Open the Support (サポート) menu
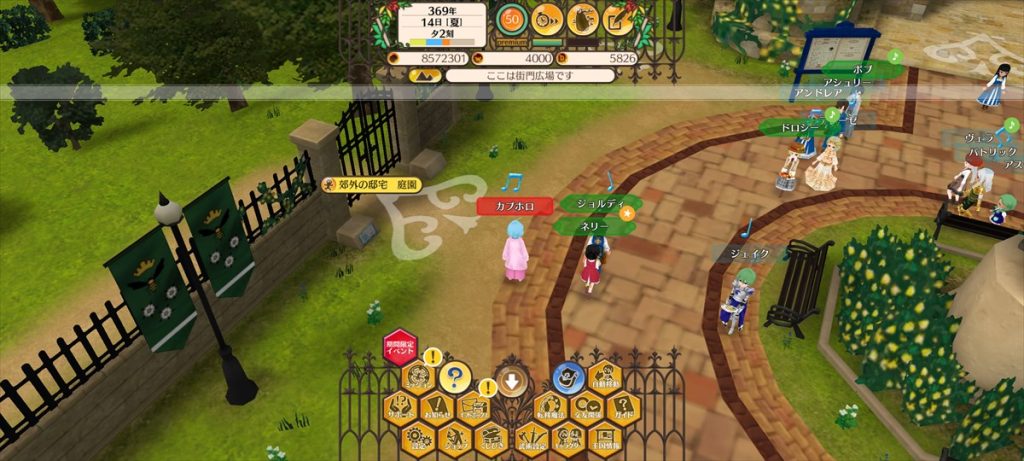 pyautogui.click(x=401, y=408)
